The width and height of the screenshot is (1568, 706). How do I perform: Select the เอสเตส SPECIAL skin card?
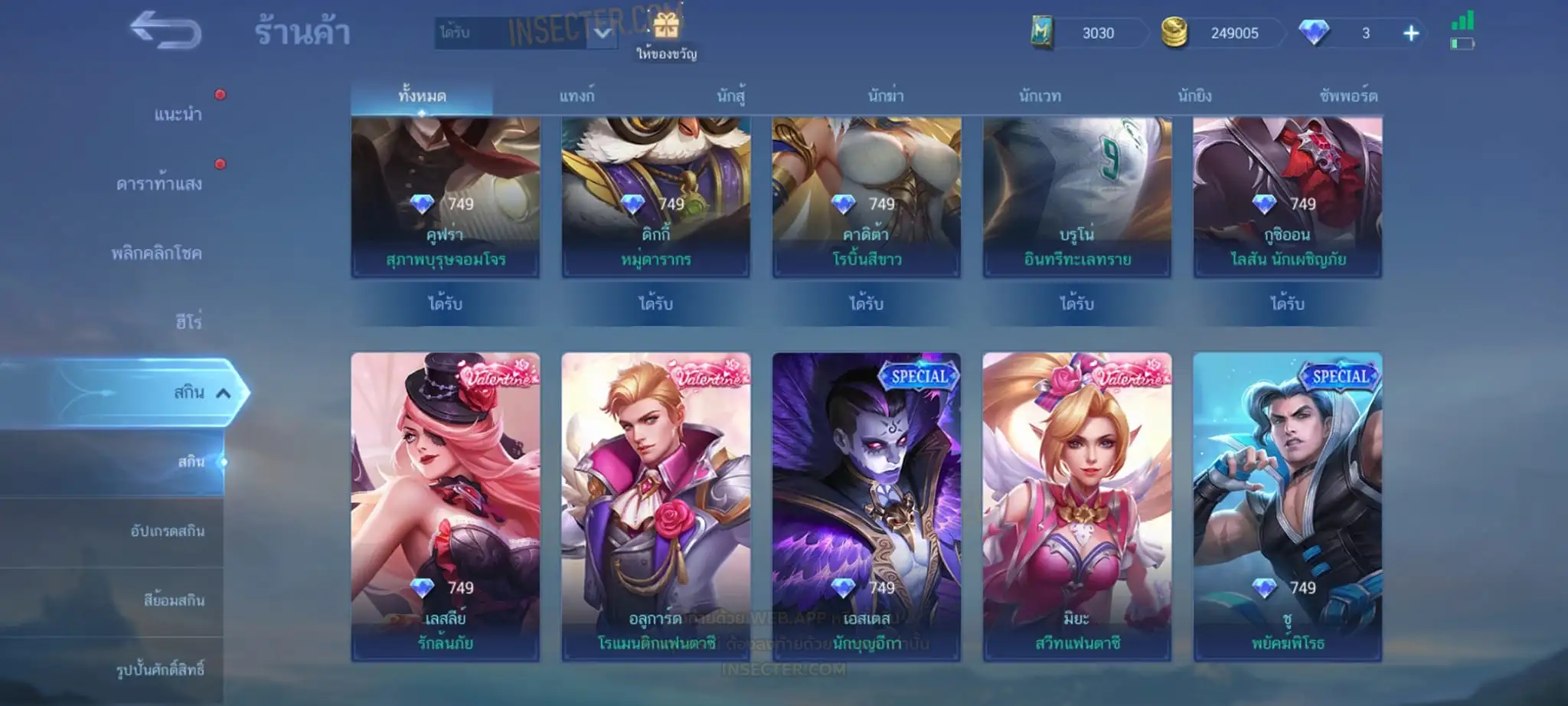tap(866, 506)
